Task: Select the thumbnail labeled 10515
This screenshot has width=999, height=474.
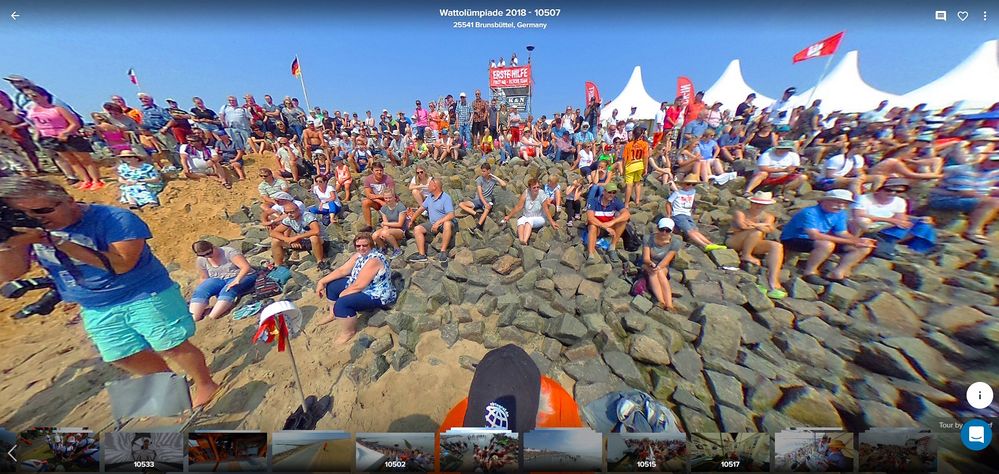Action: click(x=646, y=452)
